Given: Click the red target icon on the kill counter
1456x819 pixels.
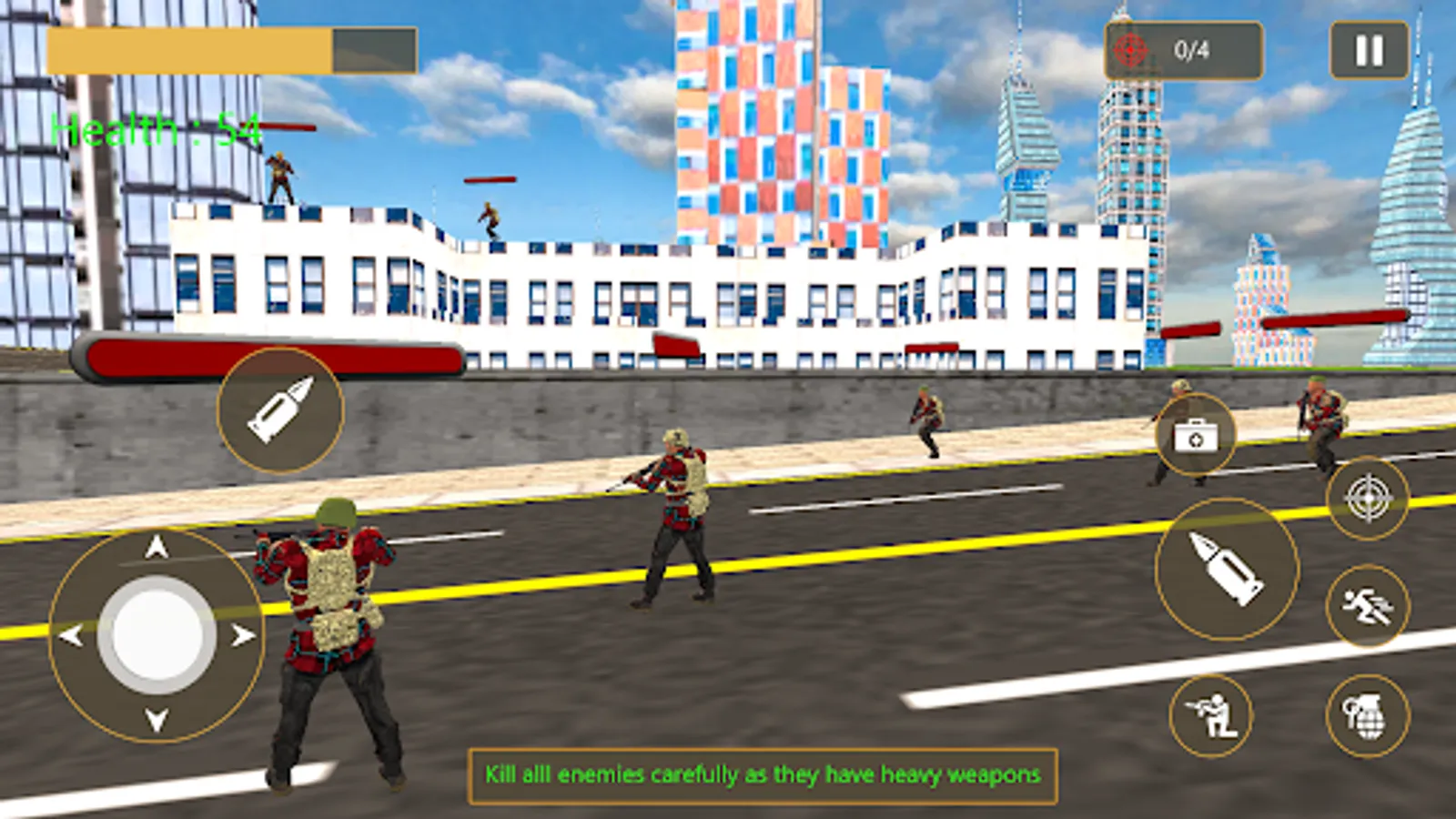Looking at the screenshot, I should pos(1131,50).
